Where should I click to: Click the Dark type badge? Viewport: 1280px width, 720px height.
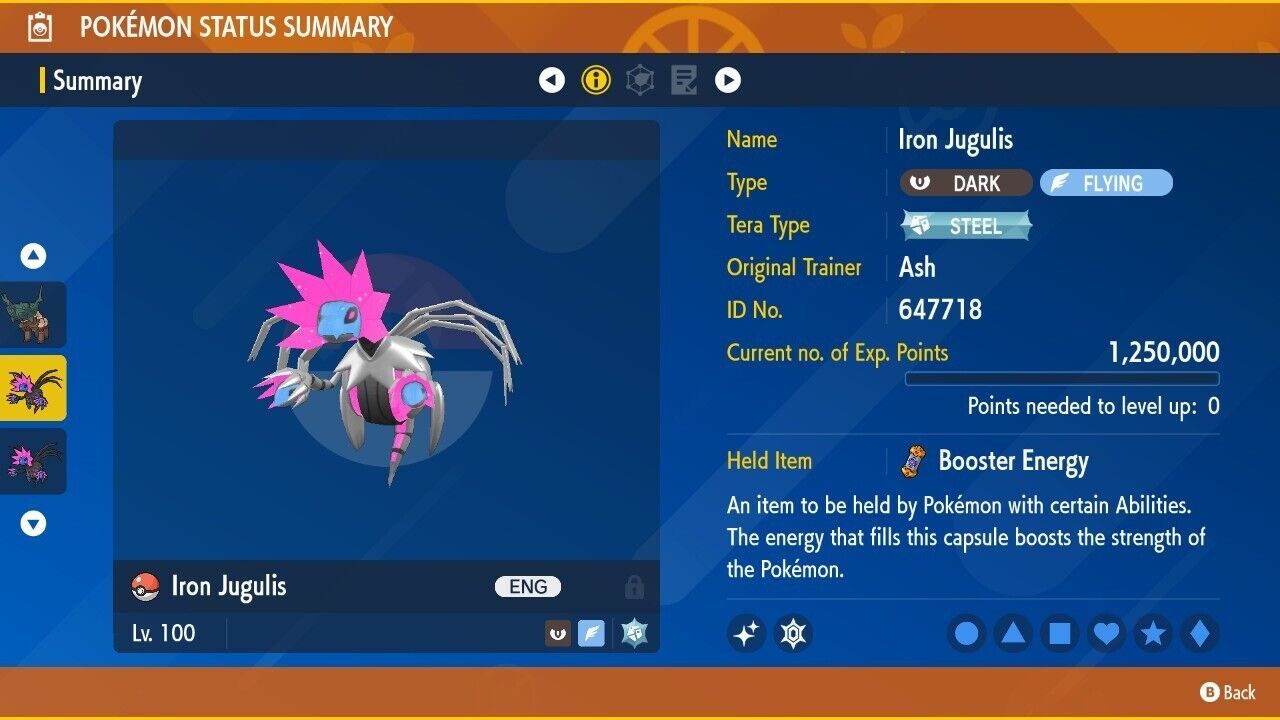pyautogui.click(x=966, y=183)
